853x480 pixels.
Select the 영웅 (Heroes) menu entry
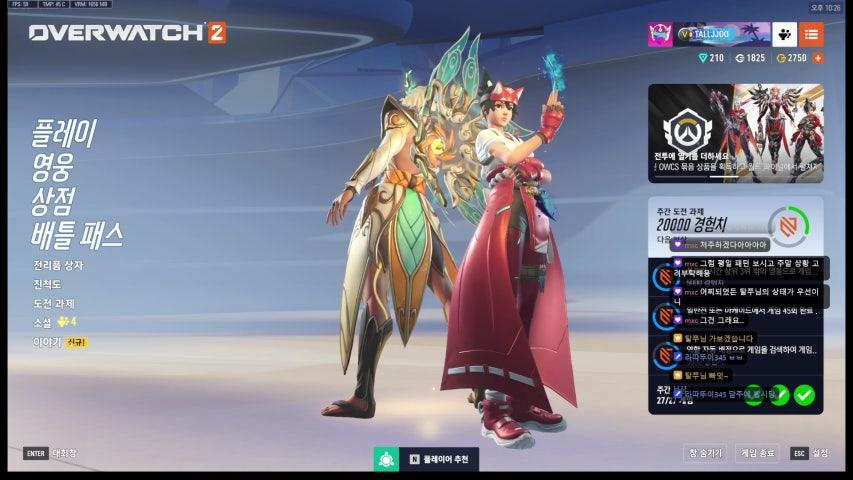coord(53,166)
